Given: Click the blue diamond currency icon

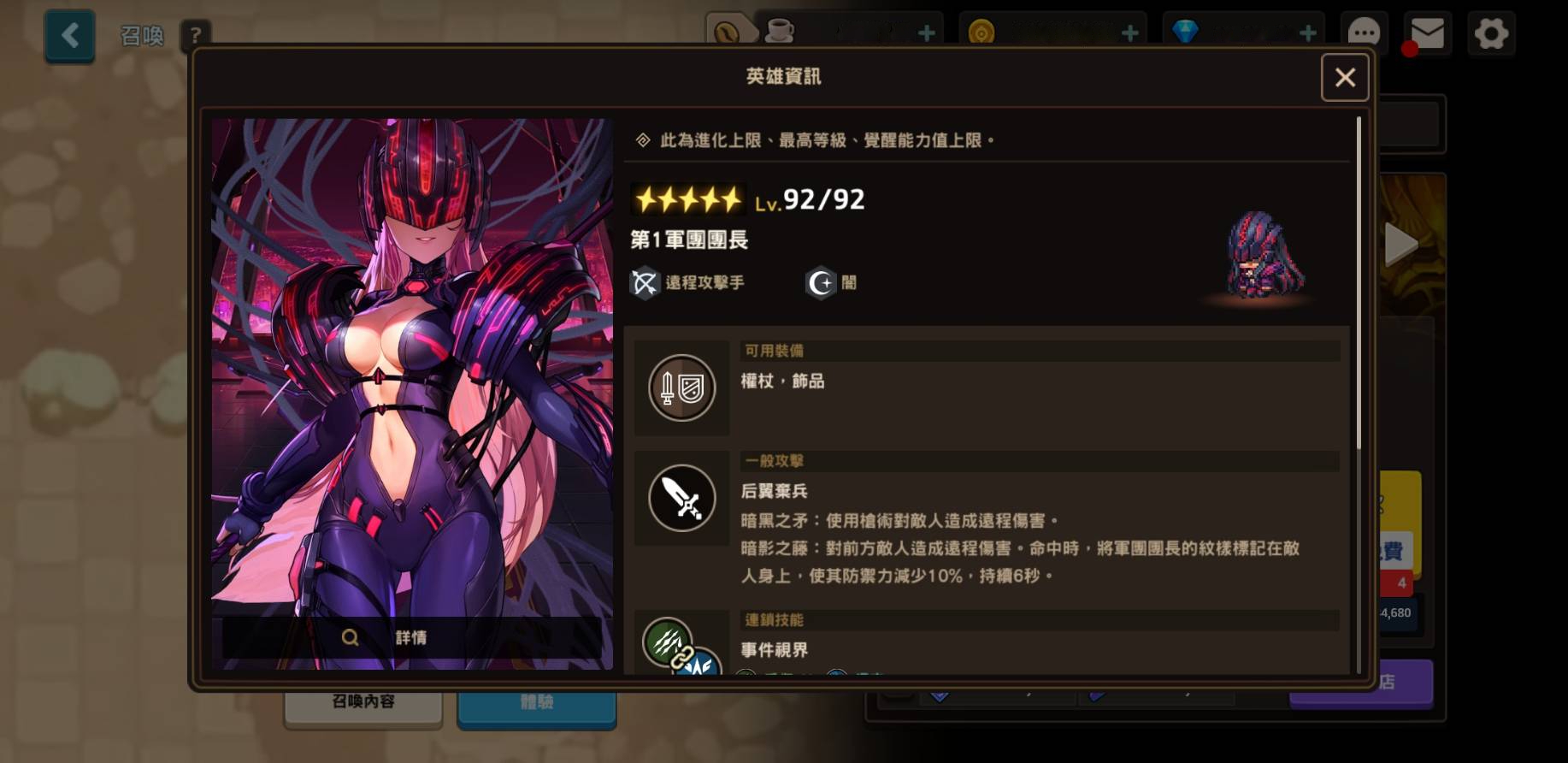Looking at the screenshot, I should point(1185,33).
